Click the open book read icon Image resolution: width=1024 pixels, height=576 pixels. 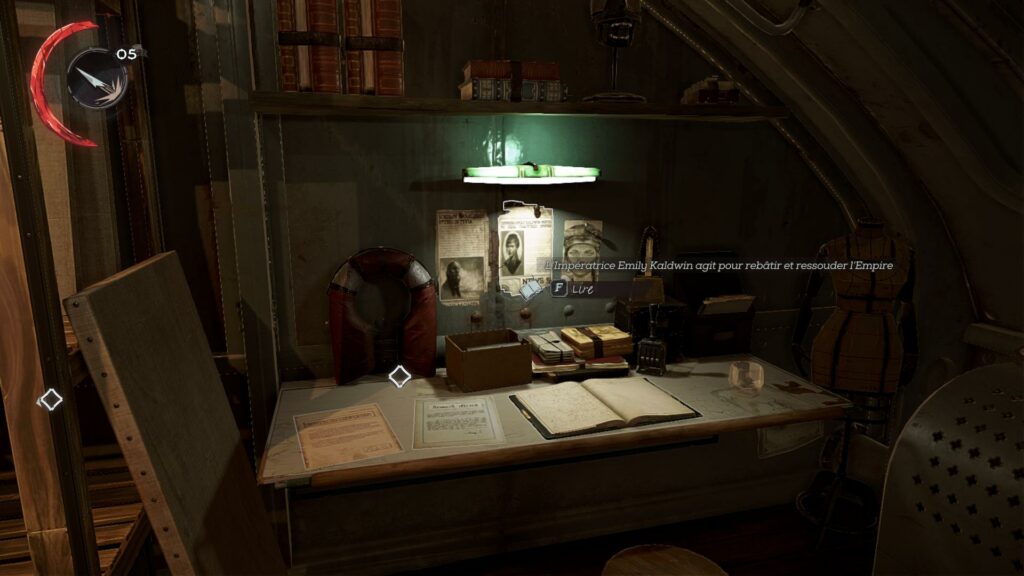coord(530,289)
